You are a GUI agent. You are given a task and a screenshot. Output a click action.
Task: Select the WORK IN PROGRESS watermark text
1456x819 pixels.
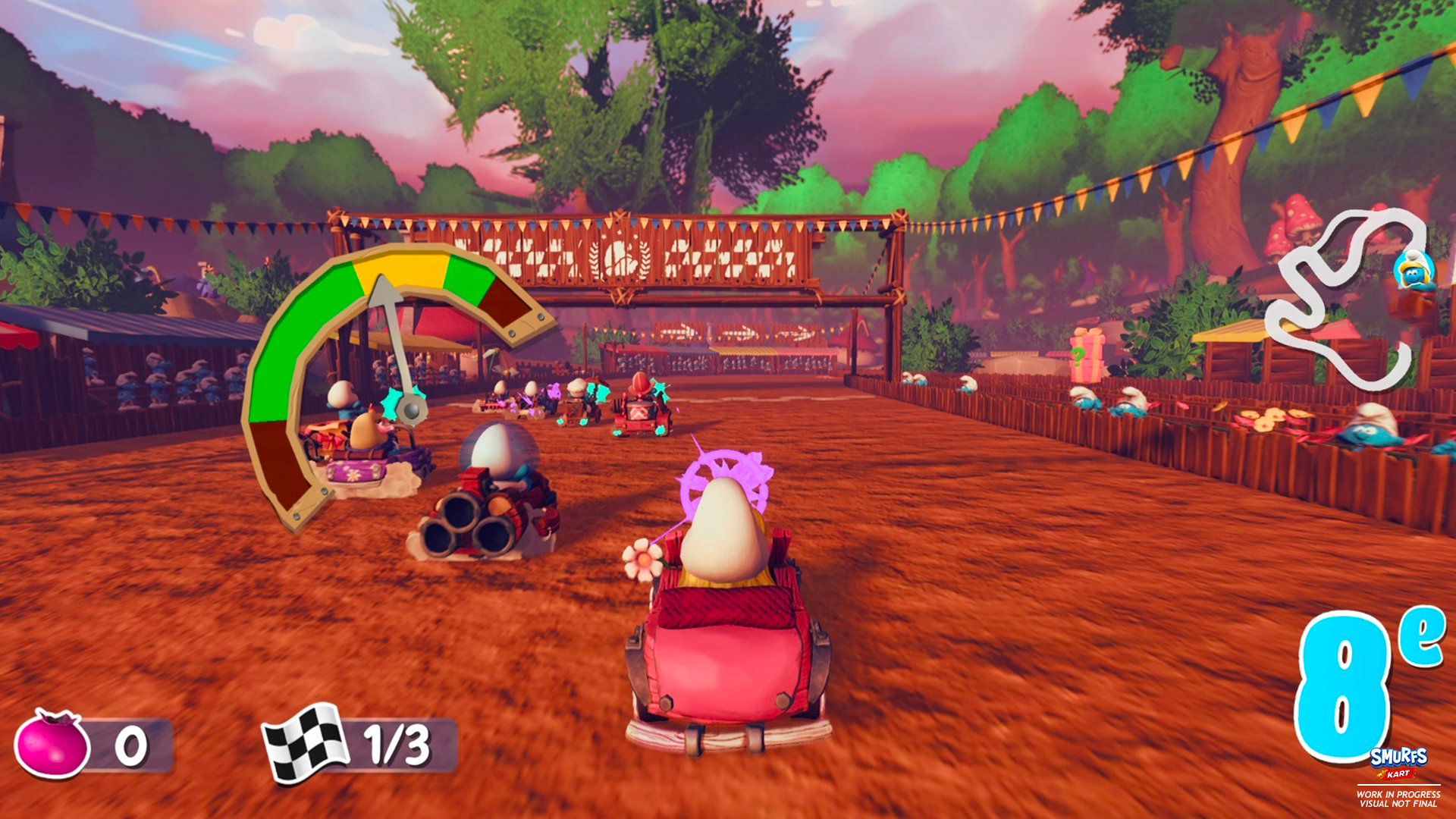point(1398,795)
